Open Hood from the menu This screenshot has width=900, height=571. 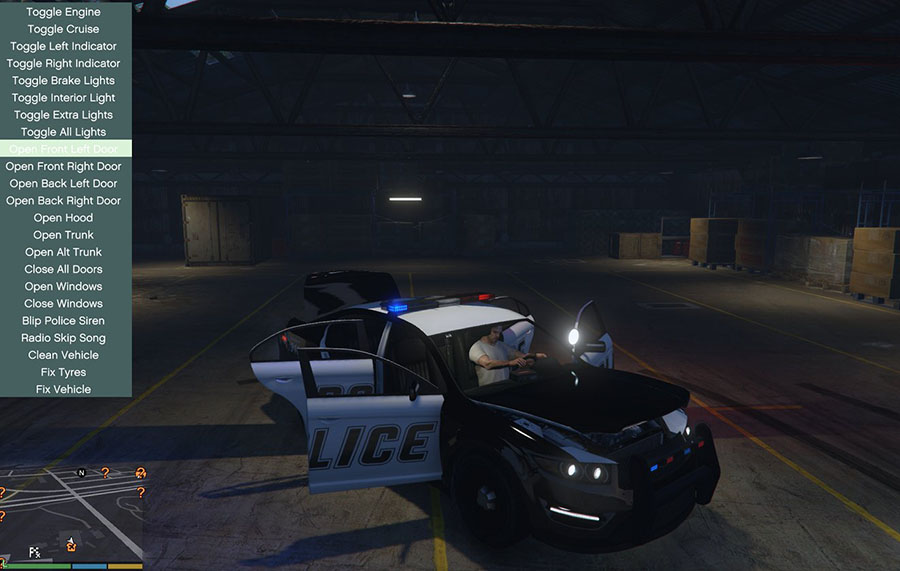click(x=64, y=218)
